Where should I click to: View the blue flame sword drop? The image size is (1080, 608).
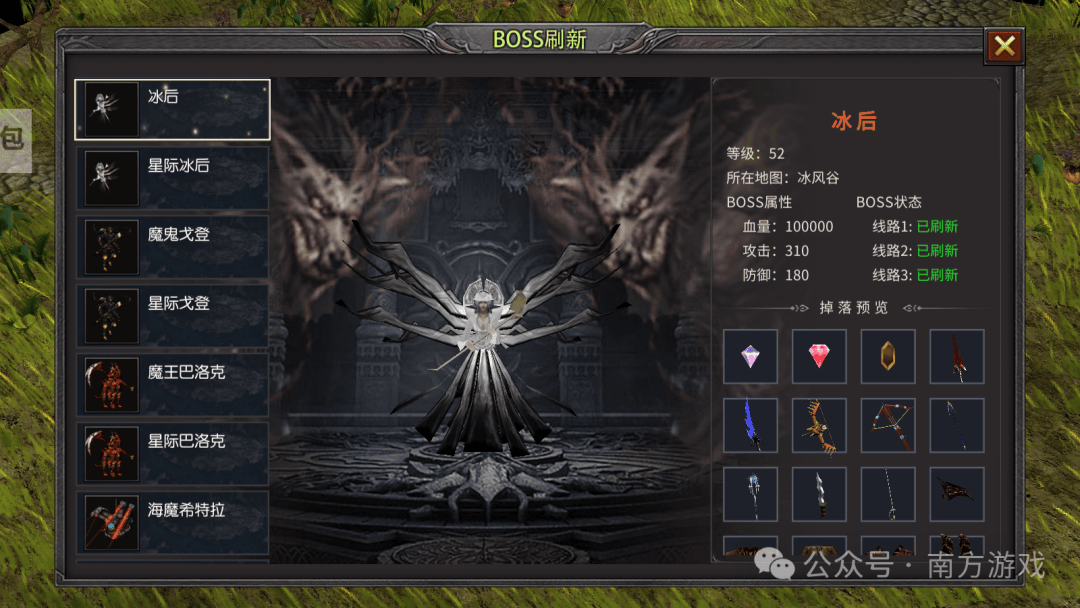(751, 425)
